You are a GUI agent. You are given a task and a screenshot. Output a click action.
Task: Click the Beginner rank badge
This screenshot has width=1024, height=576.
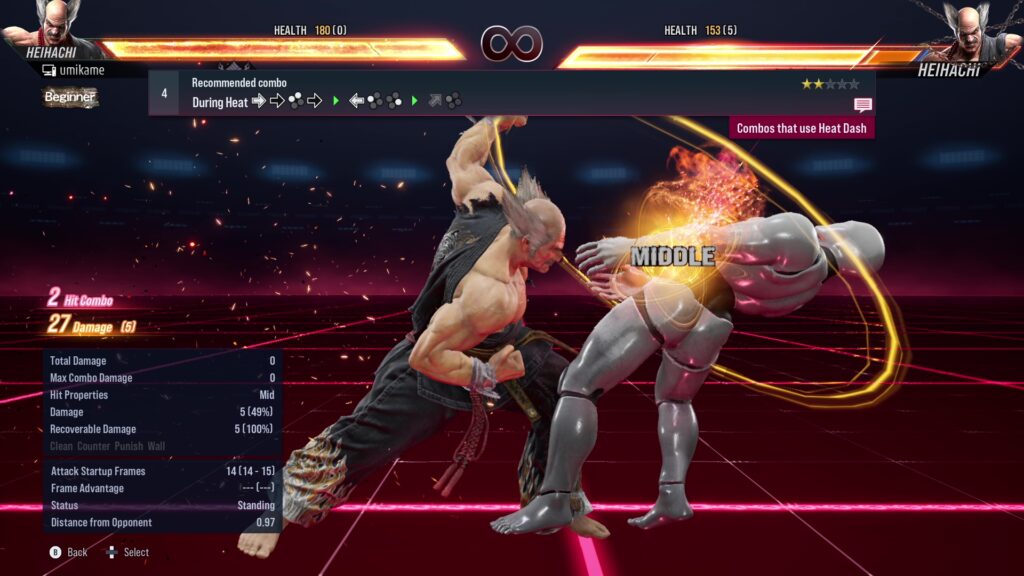click(x=70, y=97)
